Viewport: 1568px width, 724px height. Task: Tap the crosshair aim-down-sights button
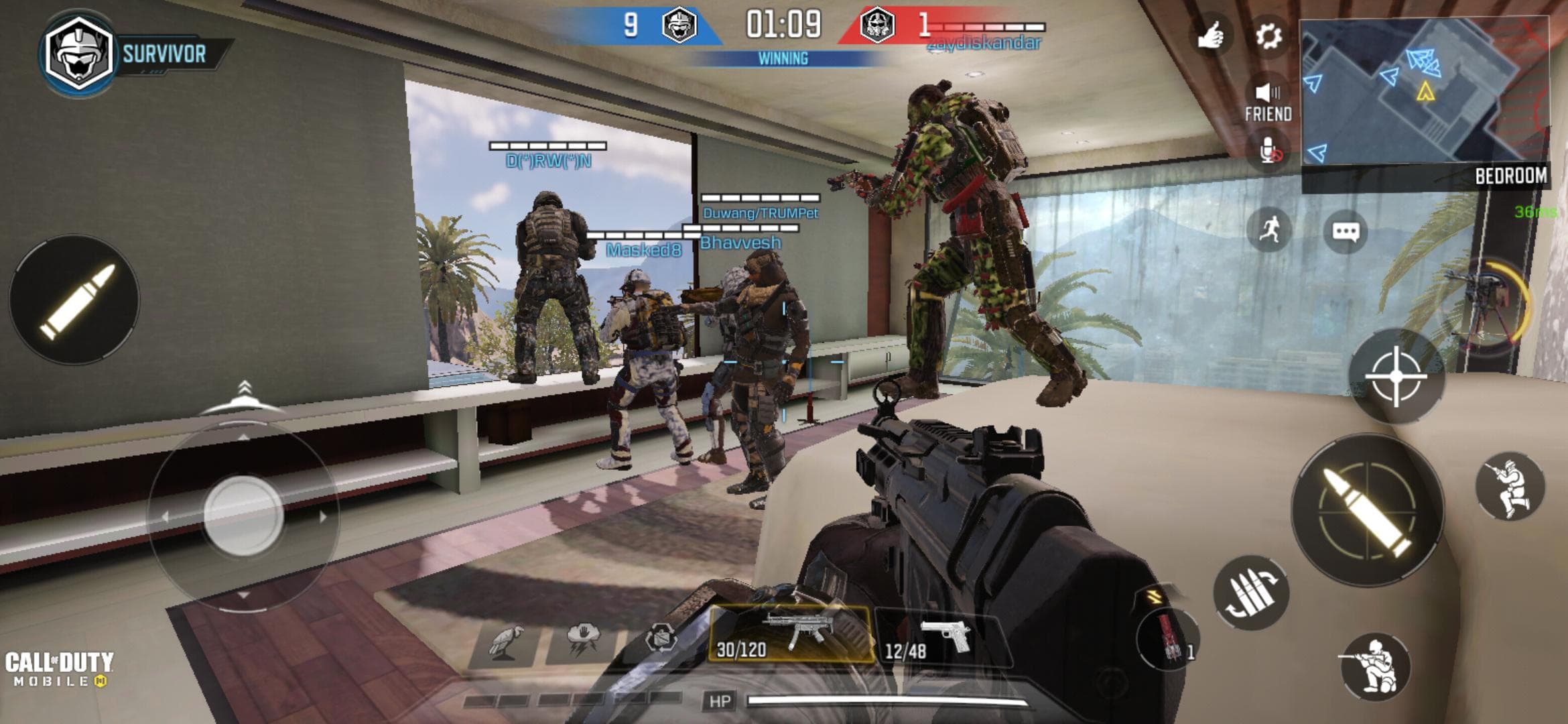tap(1396, 377)
